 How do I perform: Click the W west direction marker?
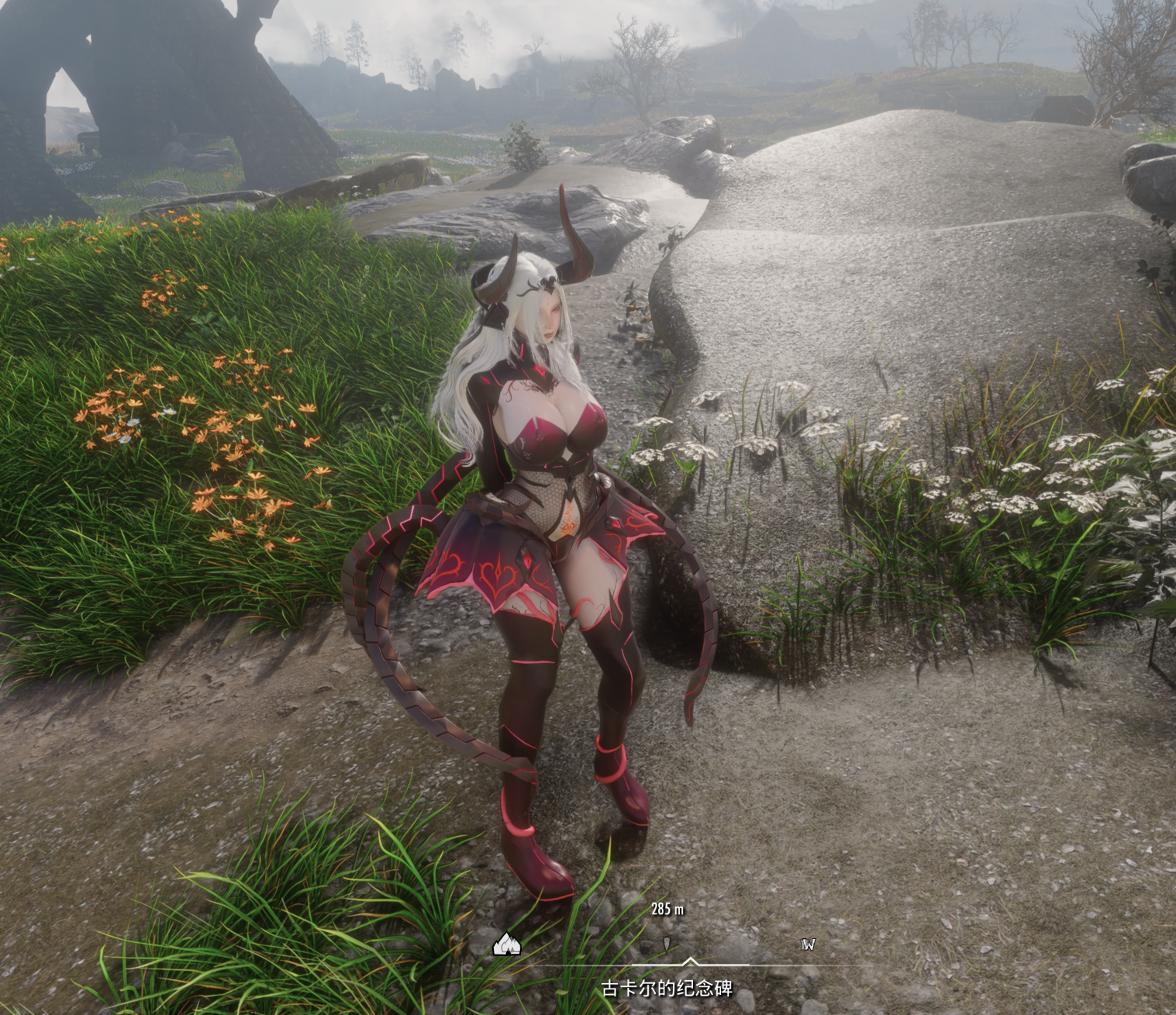tap(808, 944)
